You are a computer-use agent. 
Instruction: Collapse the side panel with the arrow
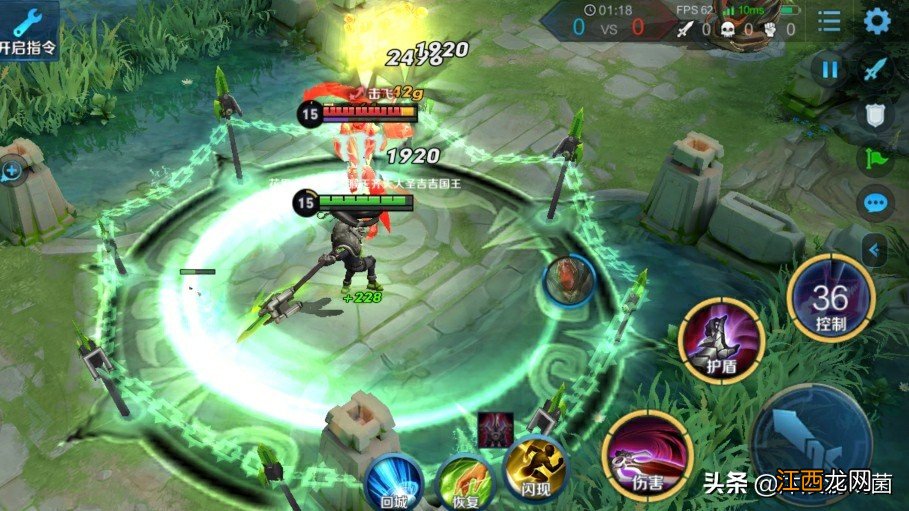pyautogui.click(x=875, y=249)
